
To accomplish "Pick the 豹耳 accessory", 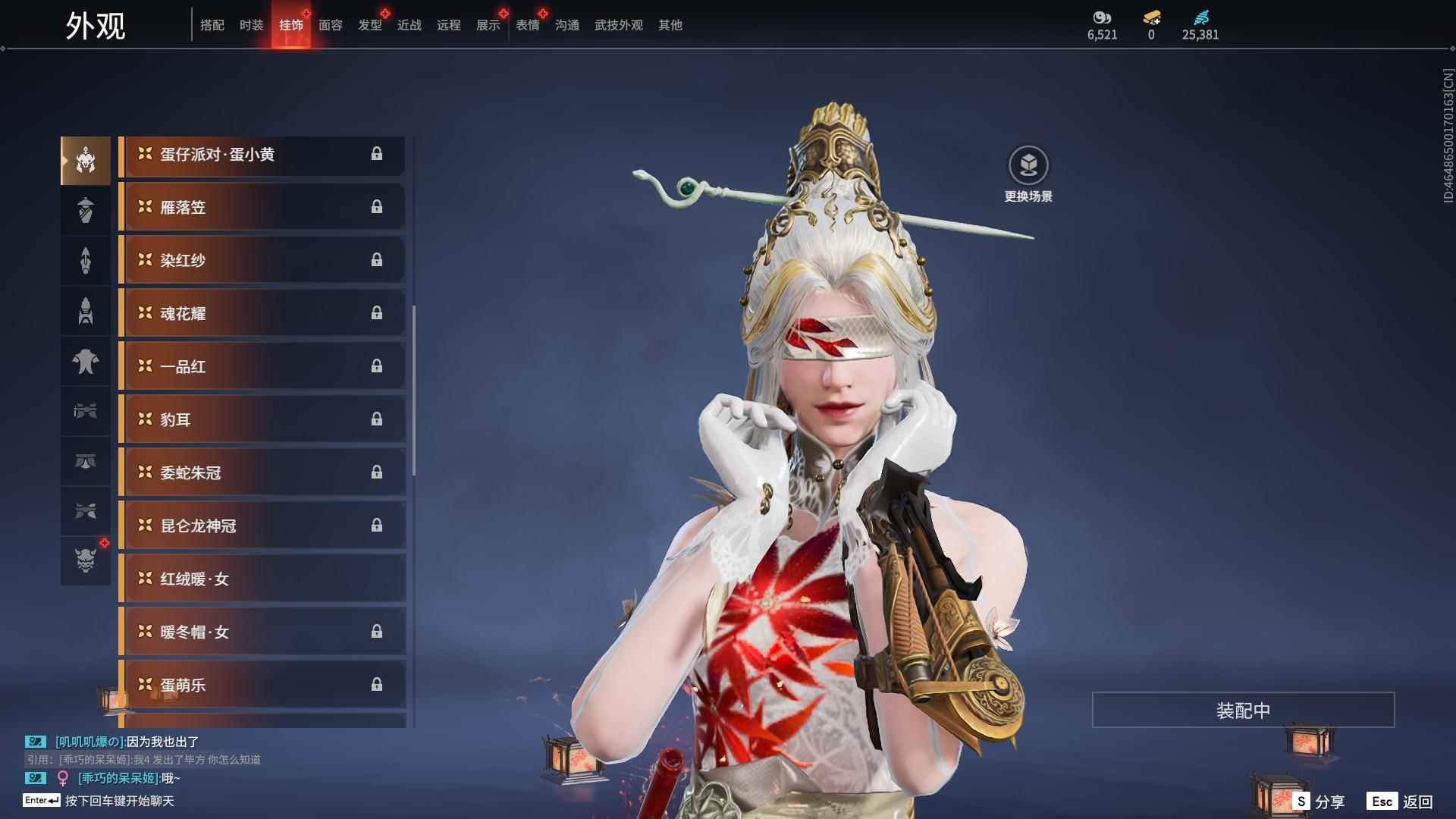I will [x=262, y=419].
